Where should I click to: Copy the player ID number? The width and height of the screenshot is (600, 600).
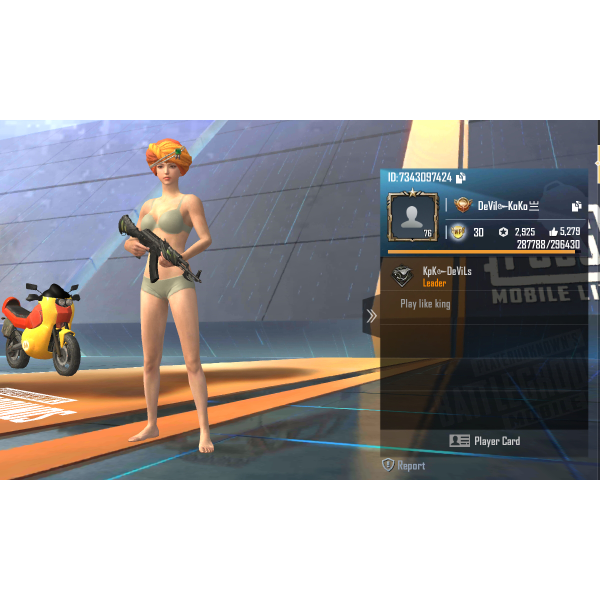click(460, 178)
